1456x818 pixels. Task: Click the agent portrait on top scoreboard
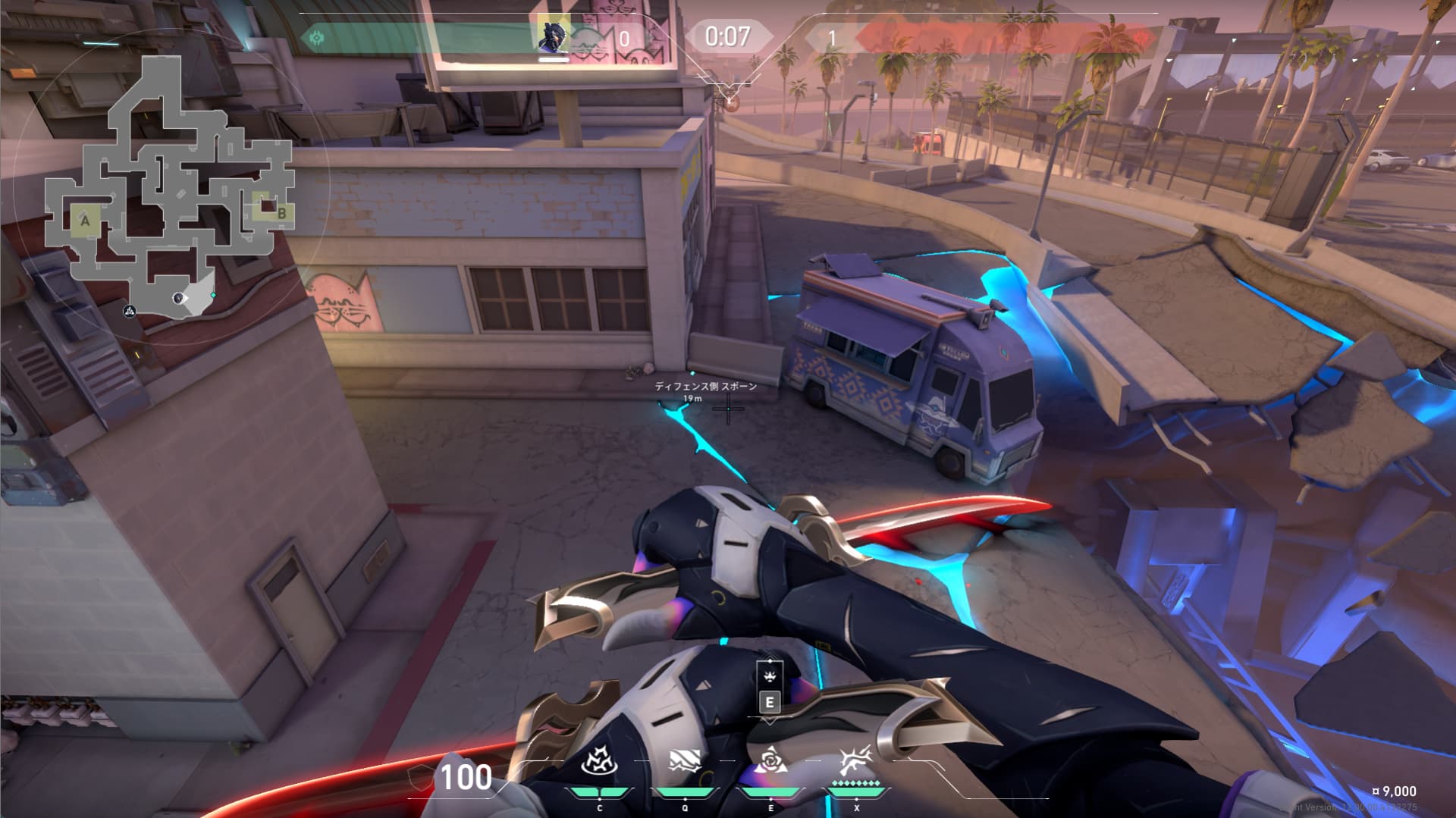coord(554,35)
